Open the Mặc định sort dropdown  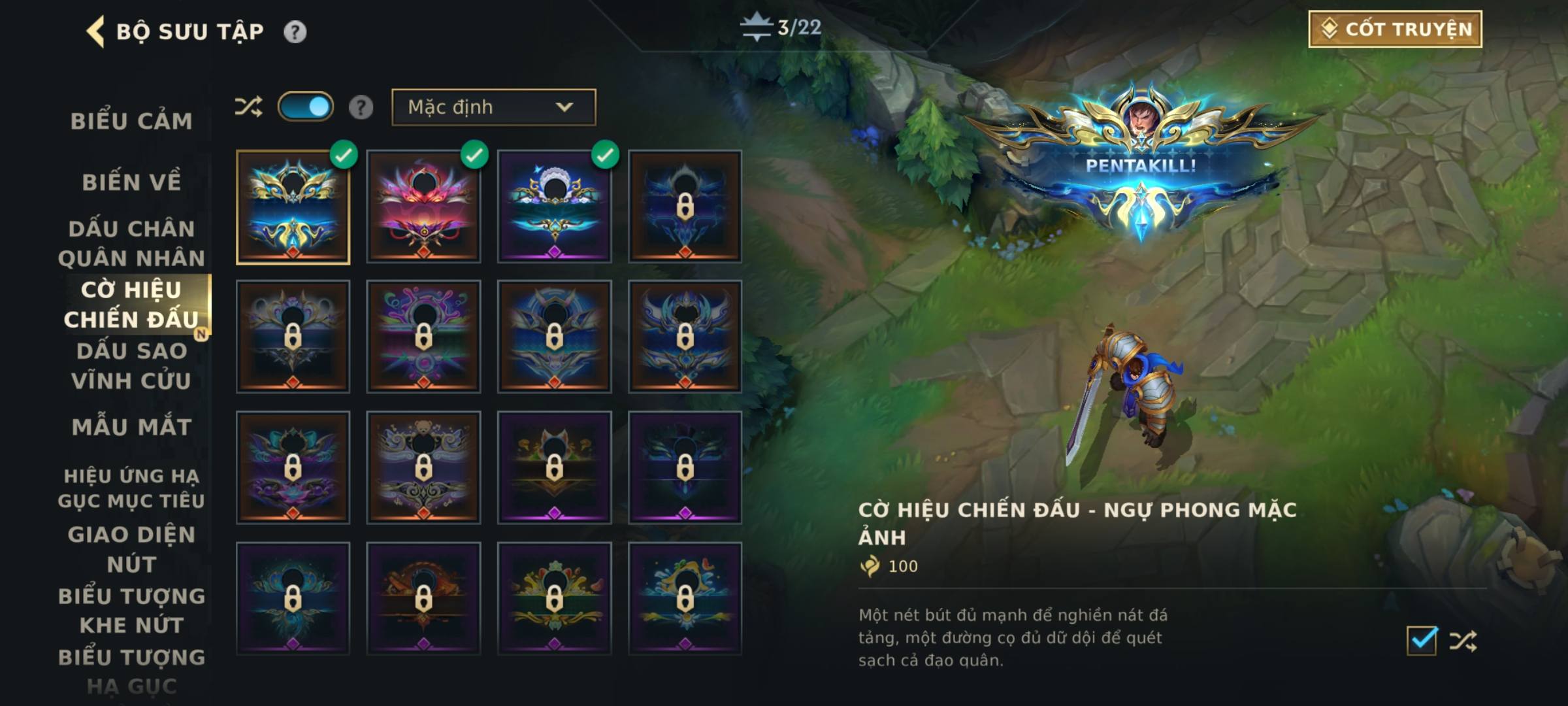point(493,107)
